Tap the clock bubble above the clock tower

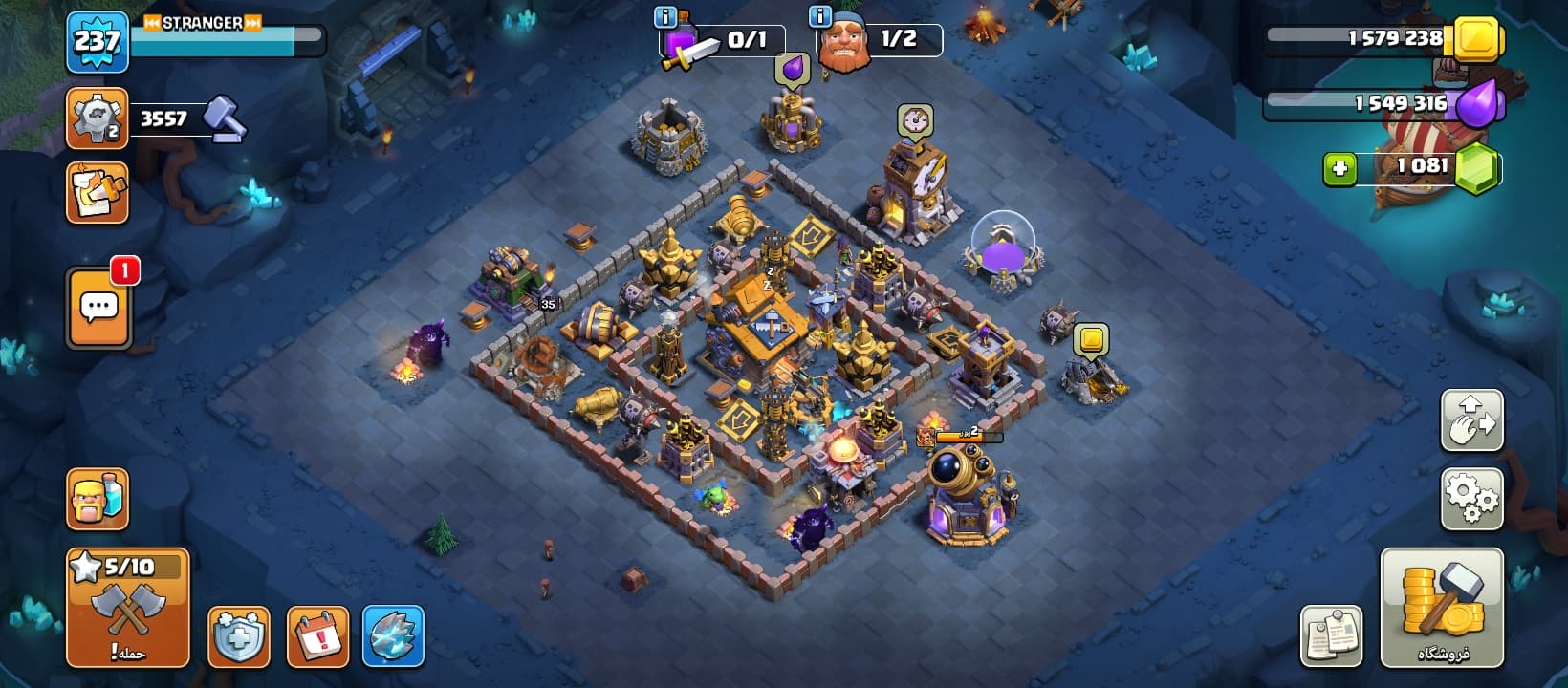[x=915, y=120]
